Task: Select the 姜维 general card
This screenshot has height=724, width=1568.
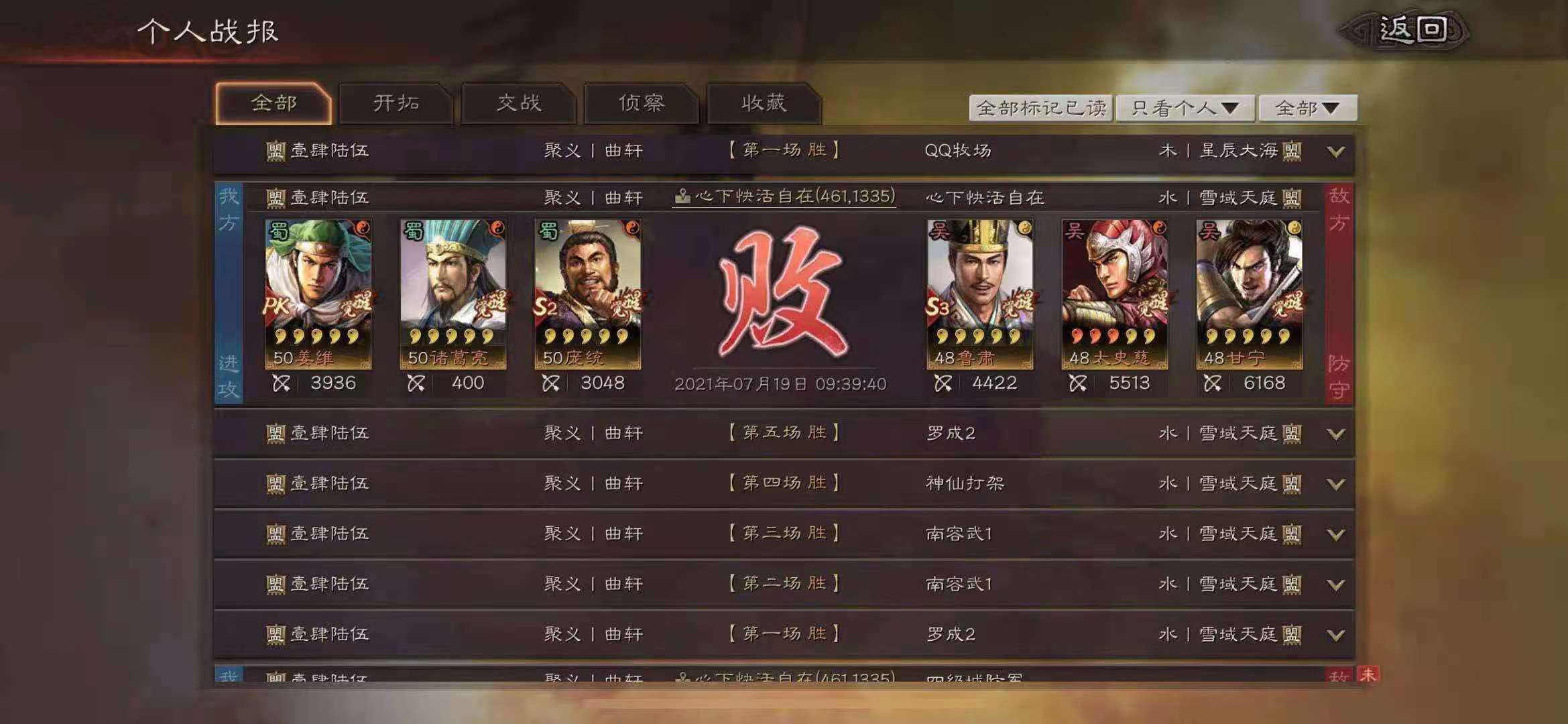Action: click(318, 294)
